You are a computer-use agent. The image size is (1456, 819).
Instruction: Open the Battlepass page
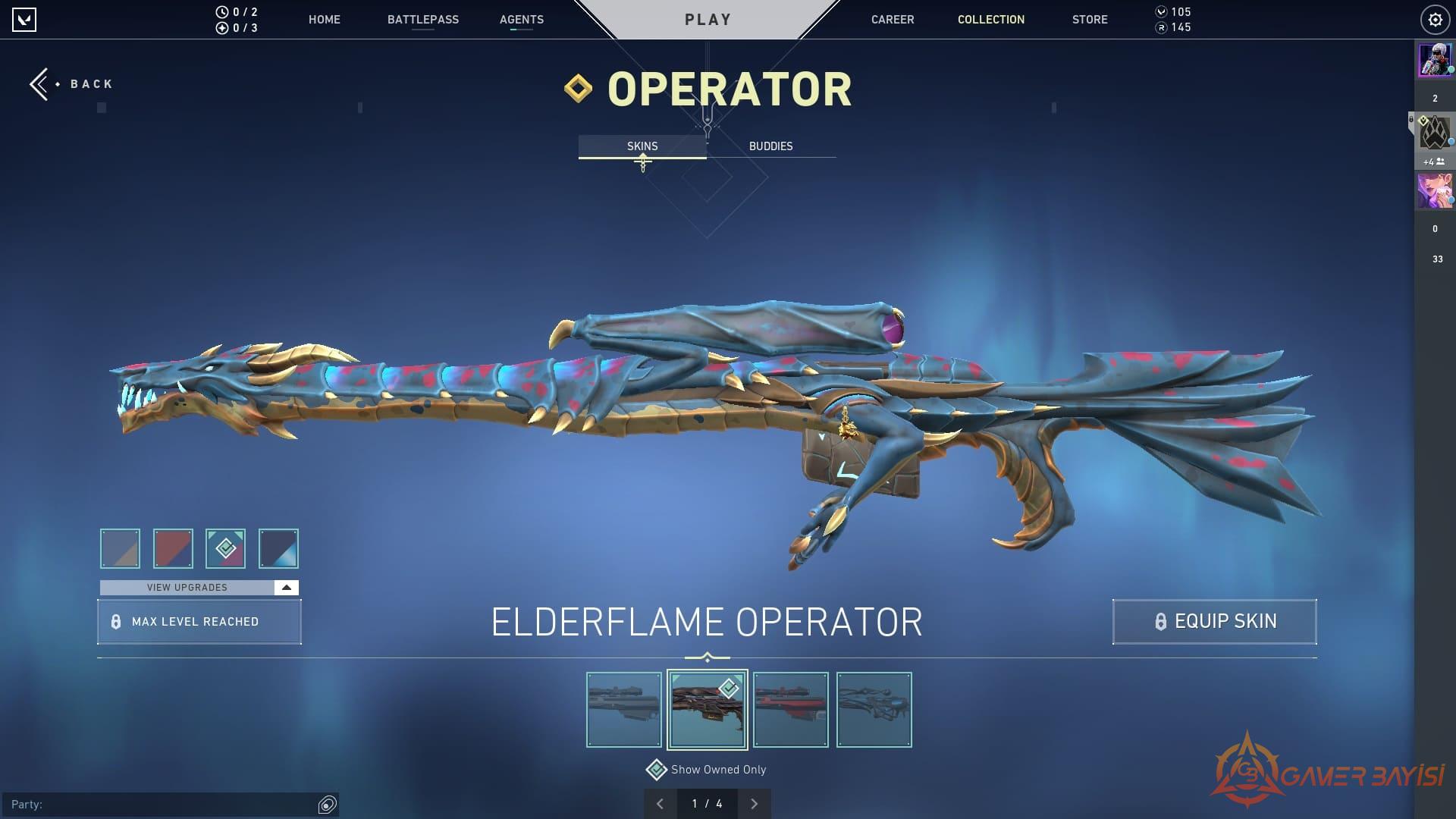pos(422,20)
